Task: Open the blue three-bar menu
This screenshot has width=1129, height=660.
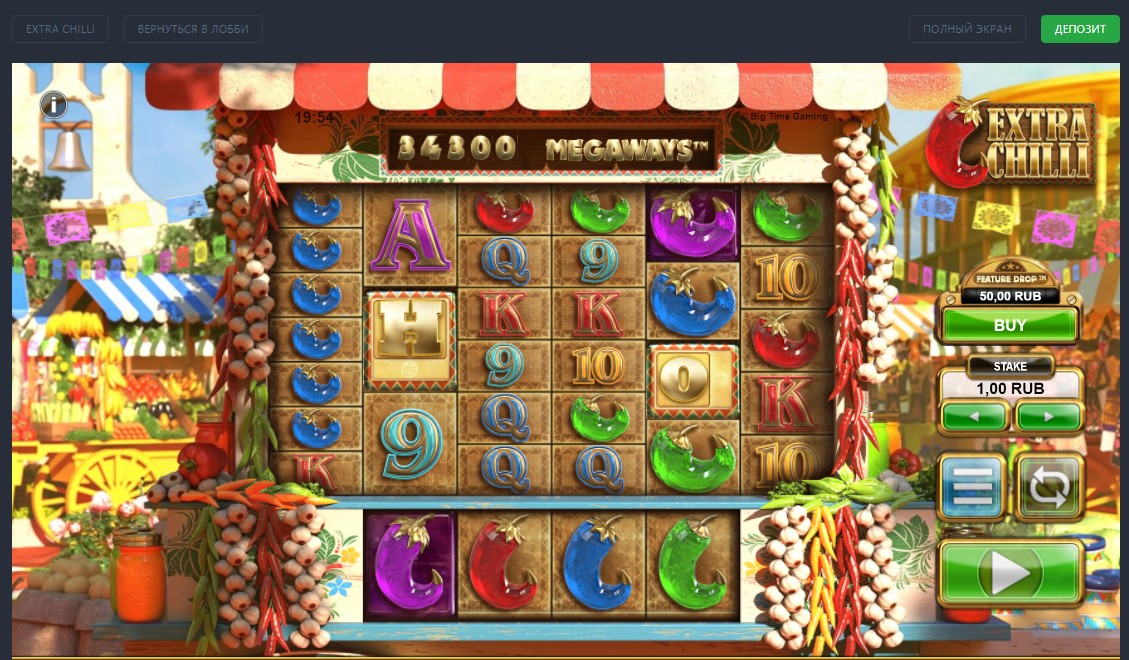Action: pyautogui.click(x=972, y=487)
